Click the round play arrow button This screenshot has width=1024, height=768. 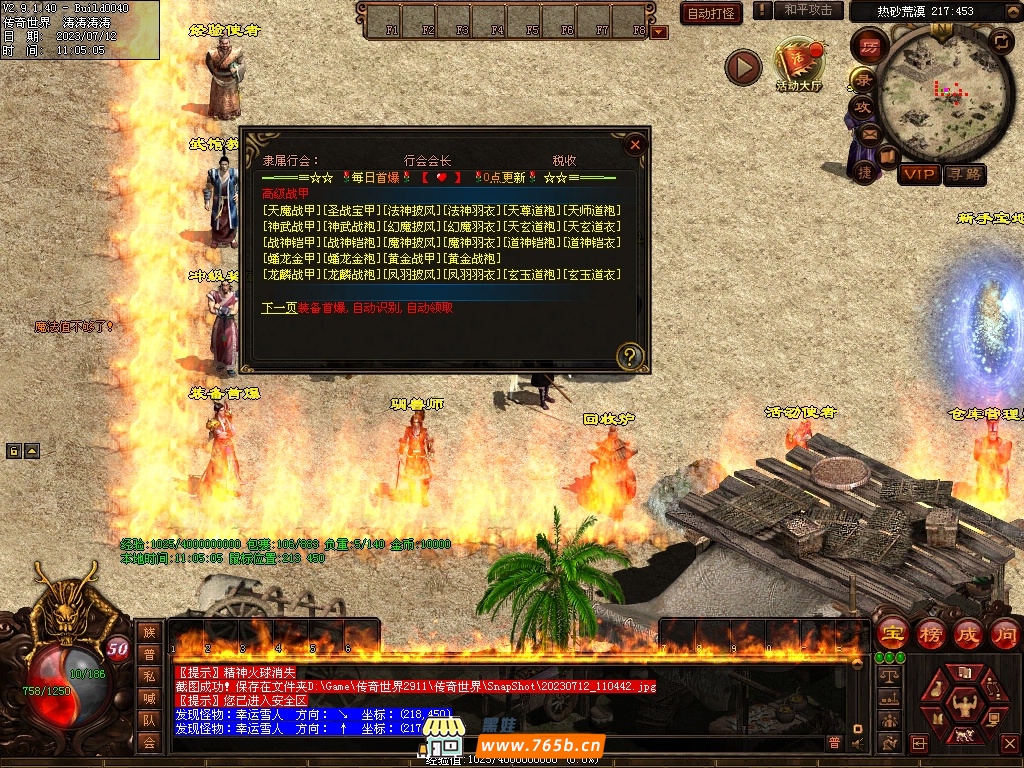click(743, 67)
